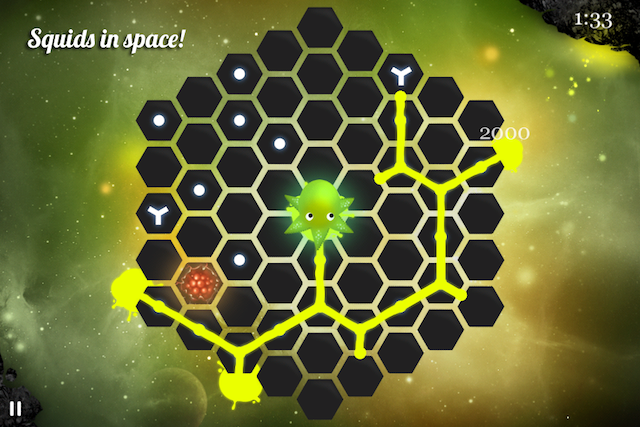Select the Y-symbol tile touched by the yellow trail
Image resolution: width=640 pixels, height=427 pixels.
400,74
